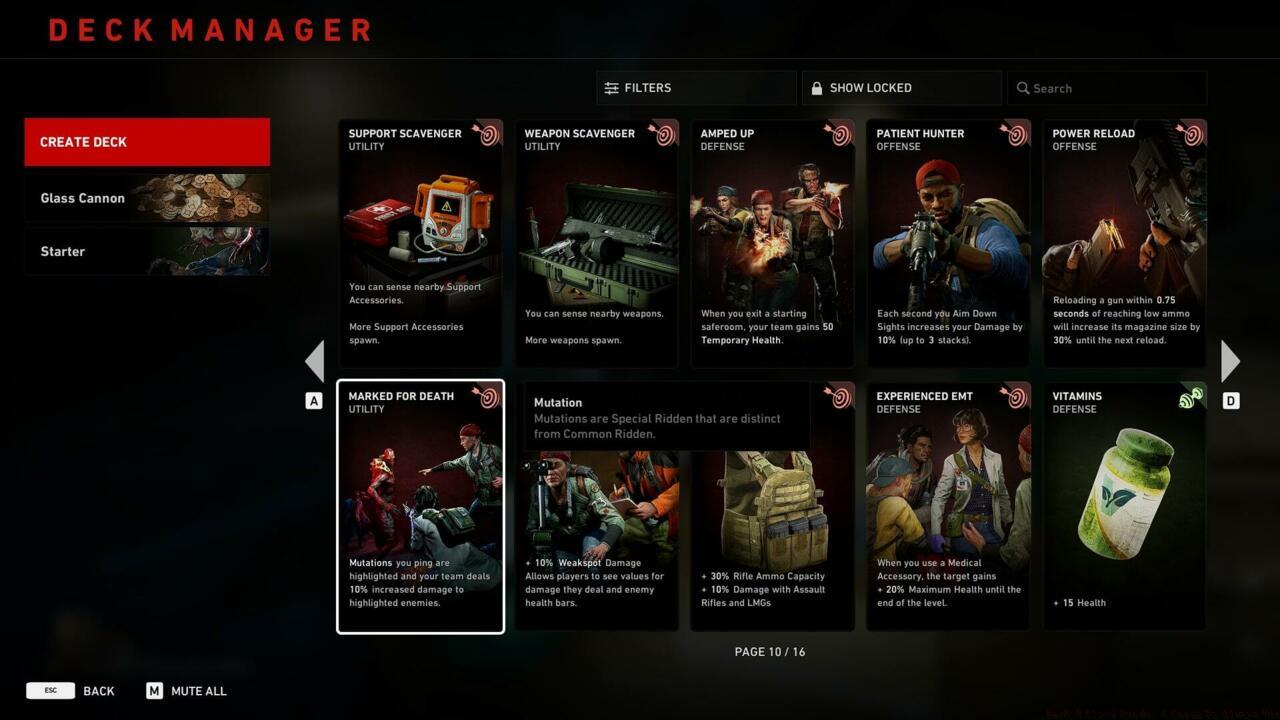Choose the Support Scavenger card
The height and width of the screenshot is (720, 1280).
(420, 243)
